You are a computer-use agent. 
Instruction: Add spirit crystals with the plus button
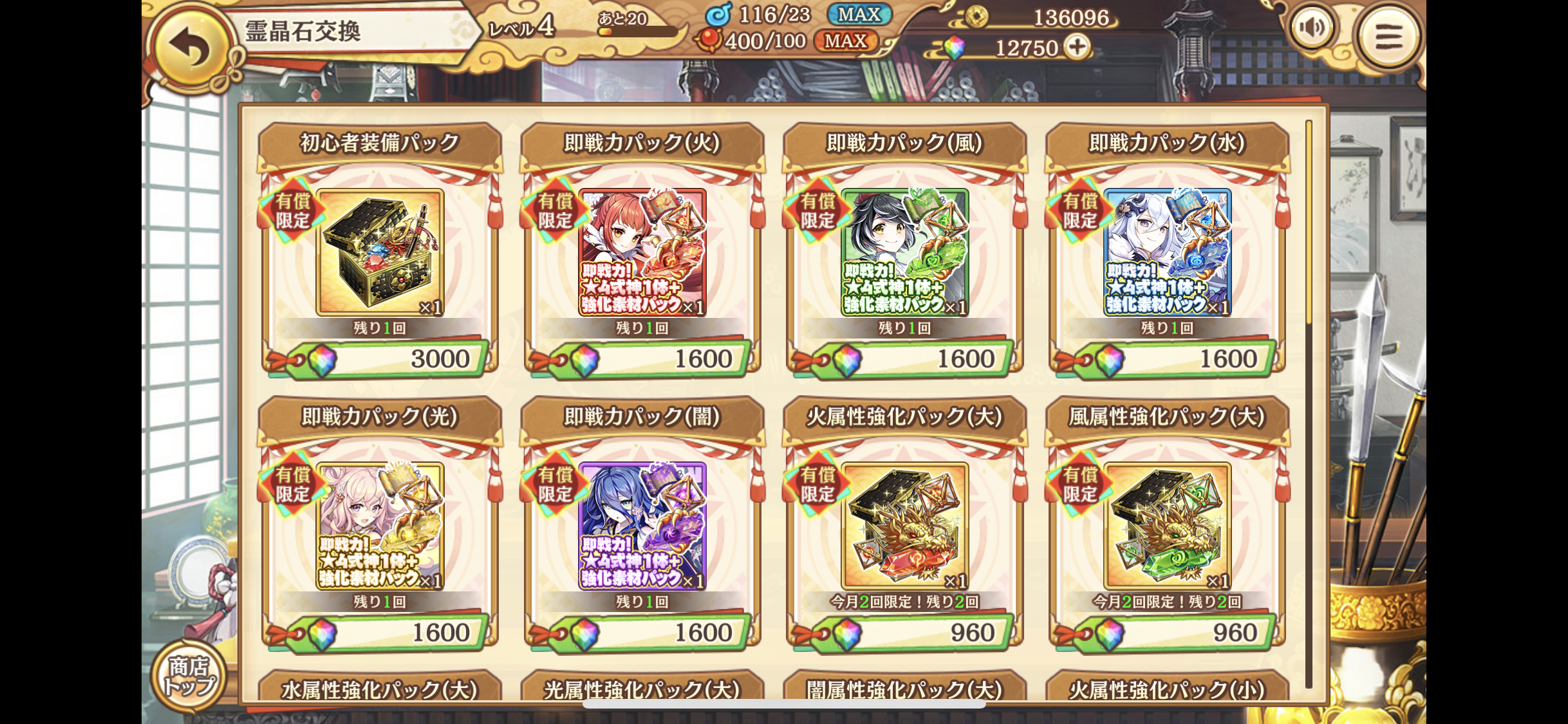coord(1078,47)
